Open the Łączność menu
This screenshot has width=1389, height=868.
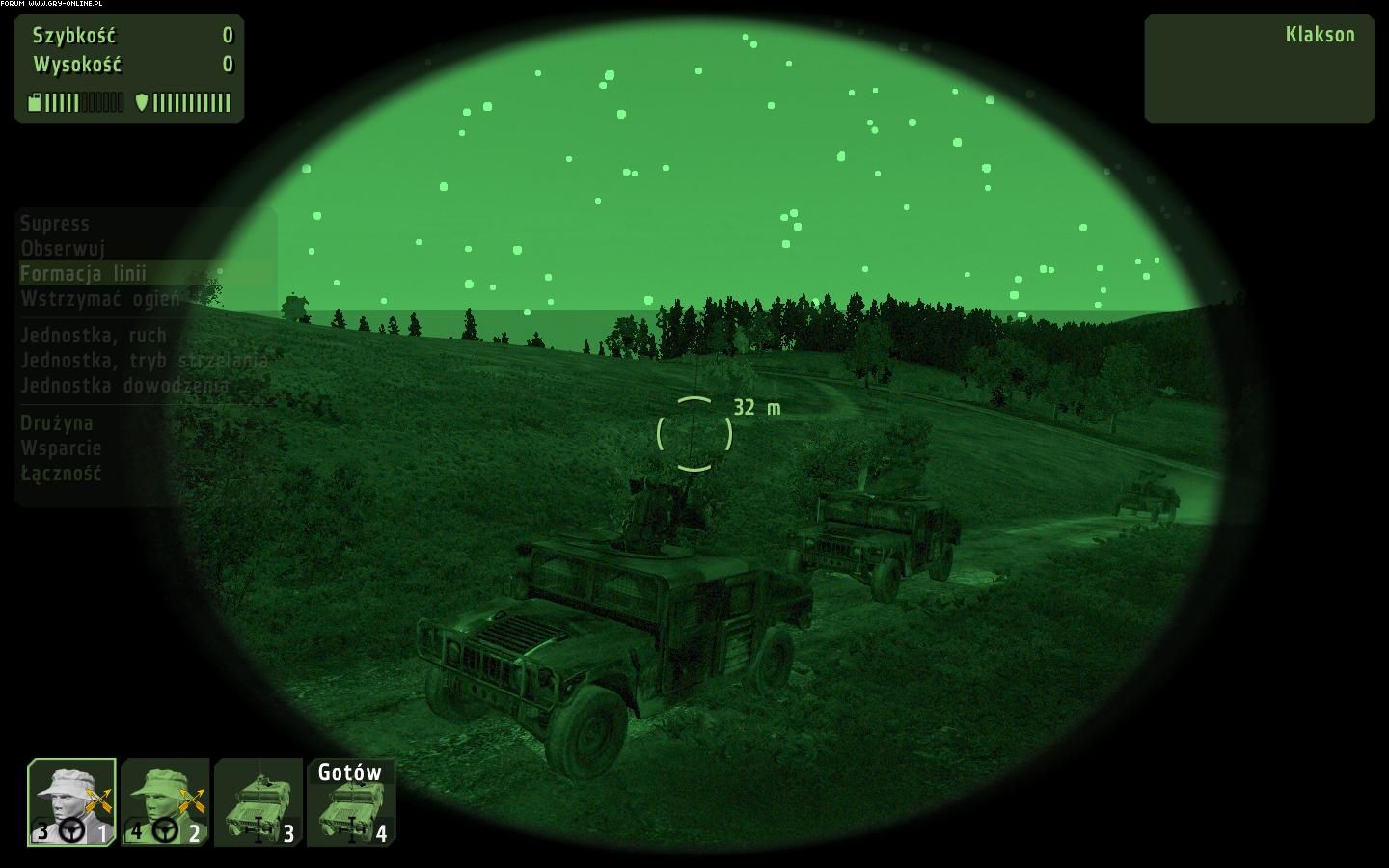pyautogui.click(x=62, y=474)
